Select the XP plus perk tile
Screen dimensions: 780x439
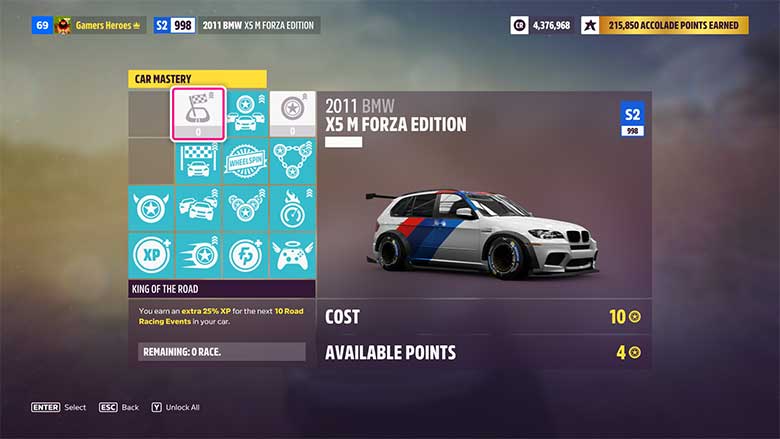point(151,255)
